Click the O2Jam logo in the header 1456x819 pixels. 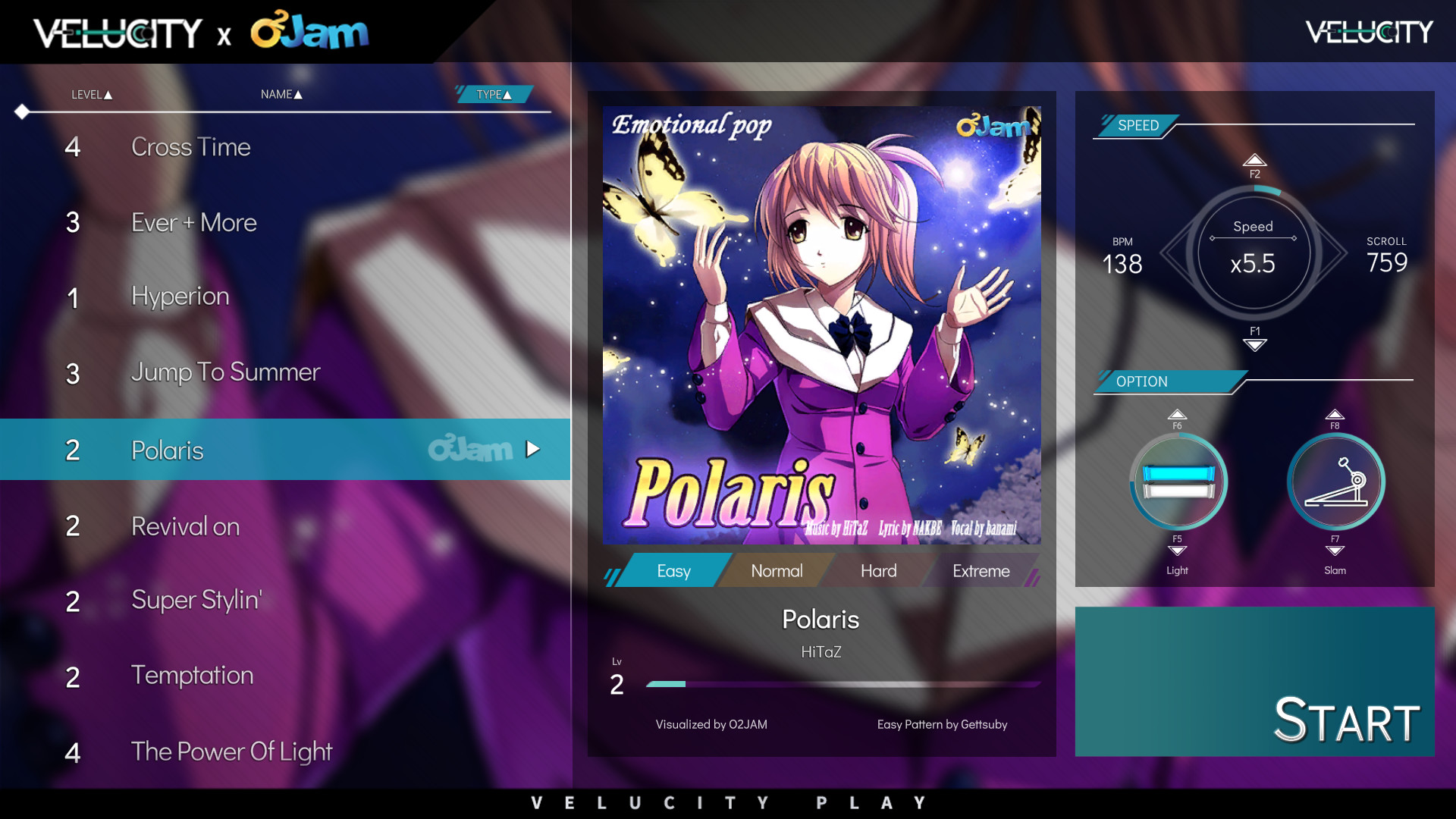tap(309, 31)
